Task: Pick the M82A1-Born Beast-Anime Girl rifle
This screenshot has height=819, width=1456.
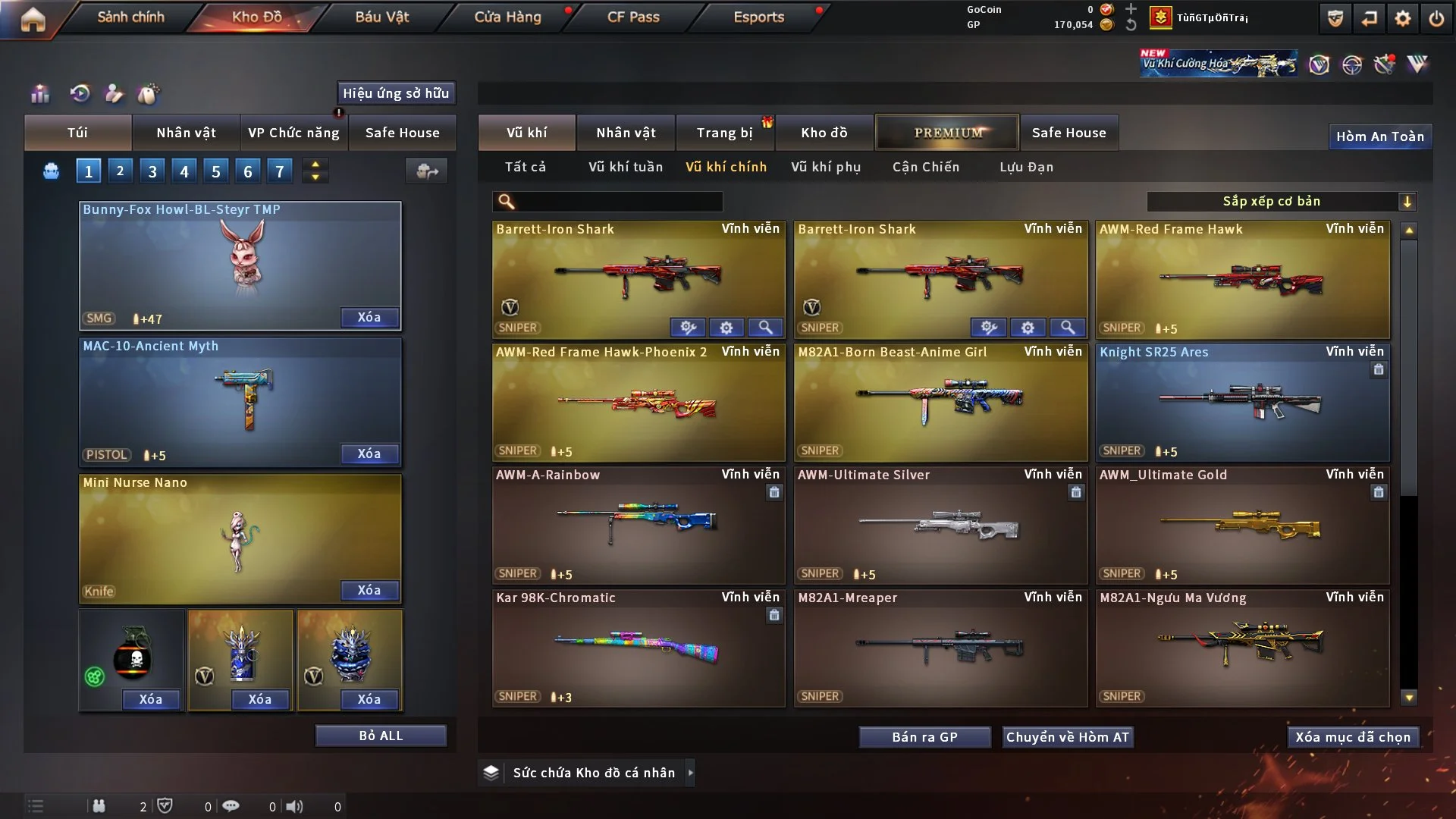Action: coord(940,402)
